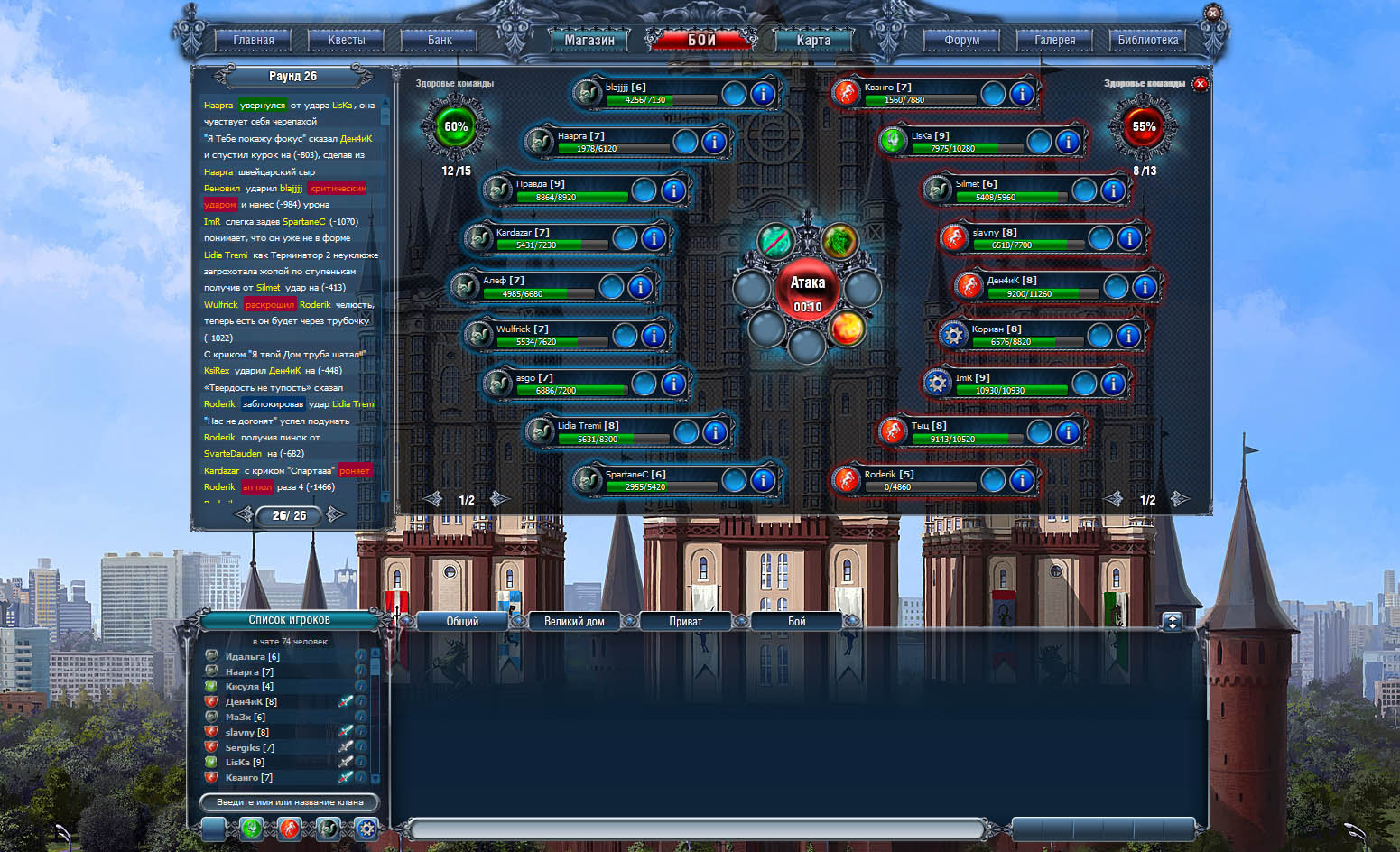Select the red БОИ button
Screen dimensions: 1400x852
click(x=701, y=40)
